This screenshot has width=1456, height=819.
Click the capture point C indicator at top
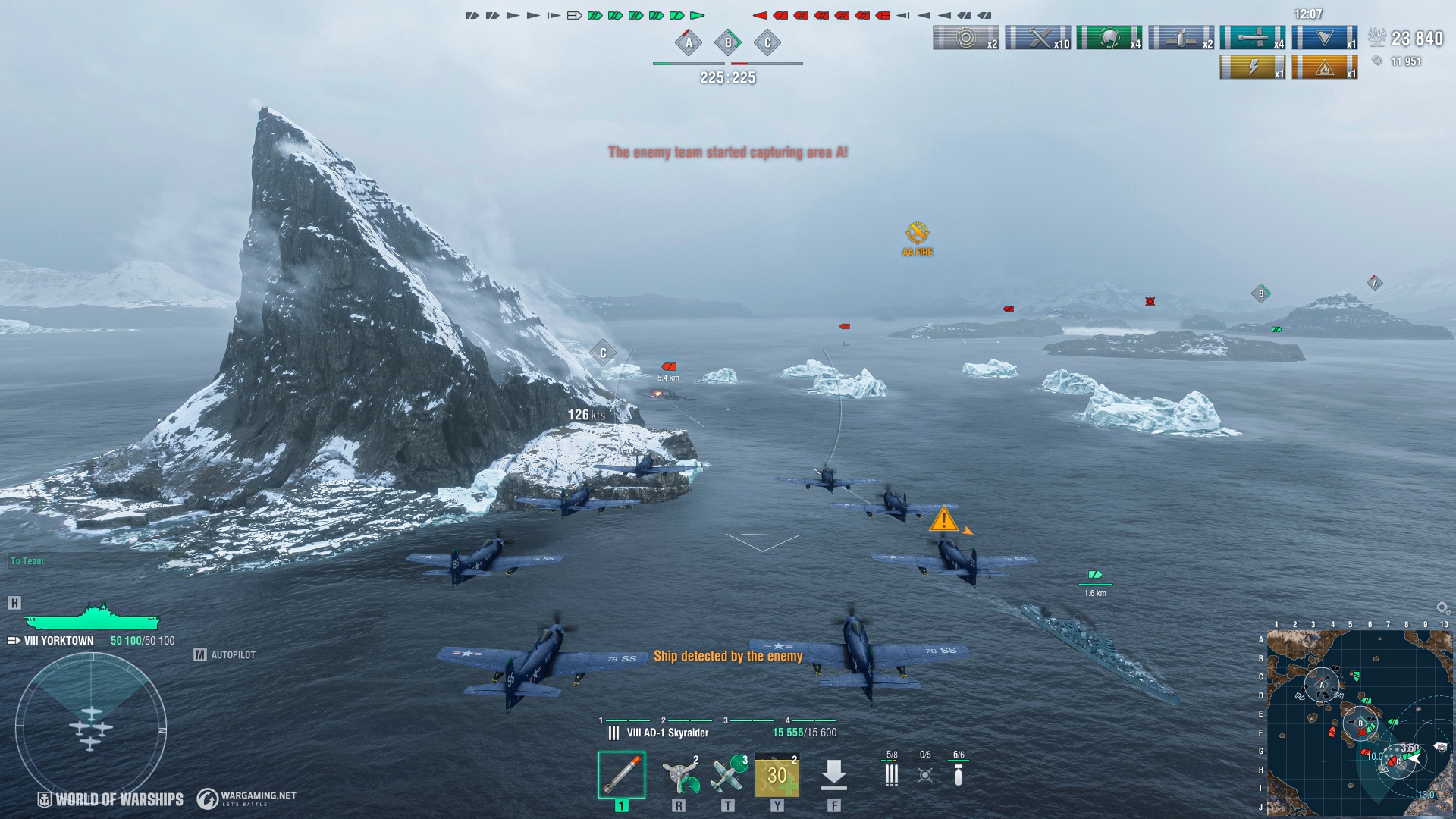(x=767, y=42)
